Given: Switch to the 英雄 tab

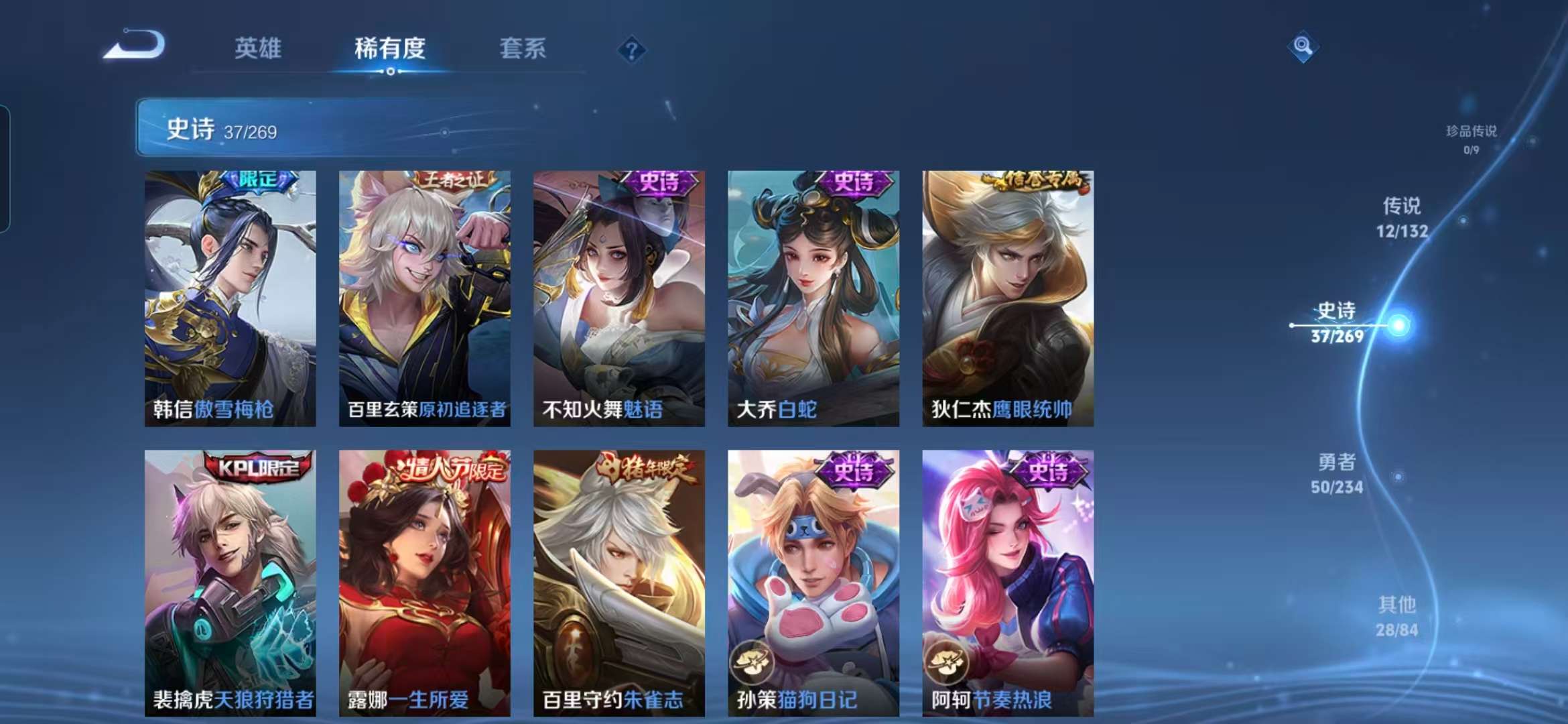Looking at the screenshot, I should [257, 48].
